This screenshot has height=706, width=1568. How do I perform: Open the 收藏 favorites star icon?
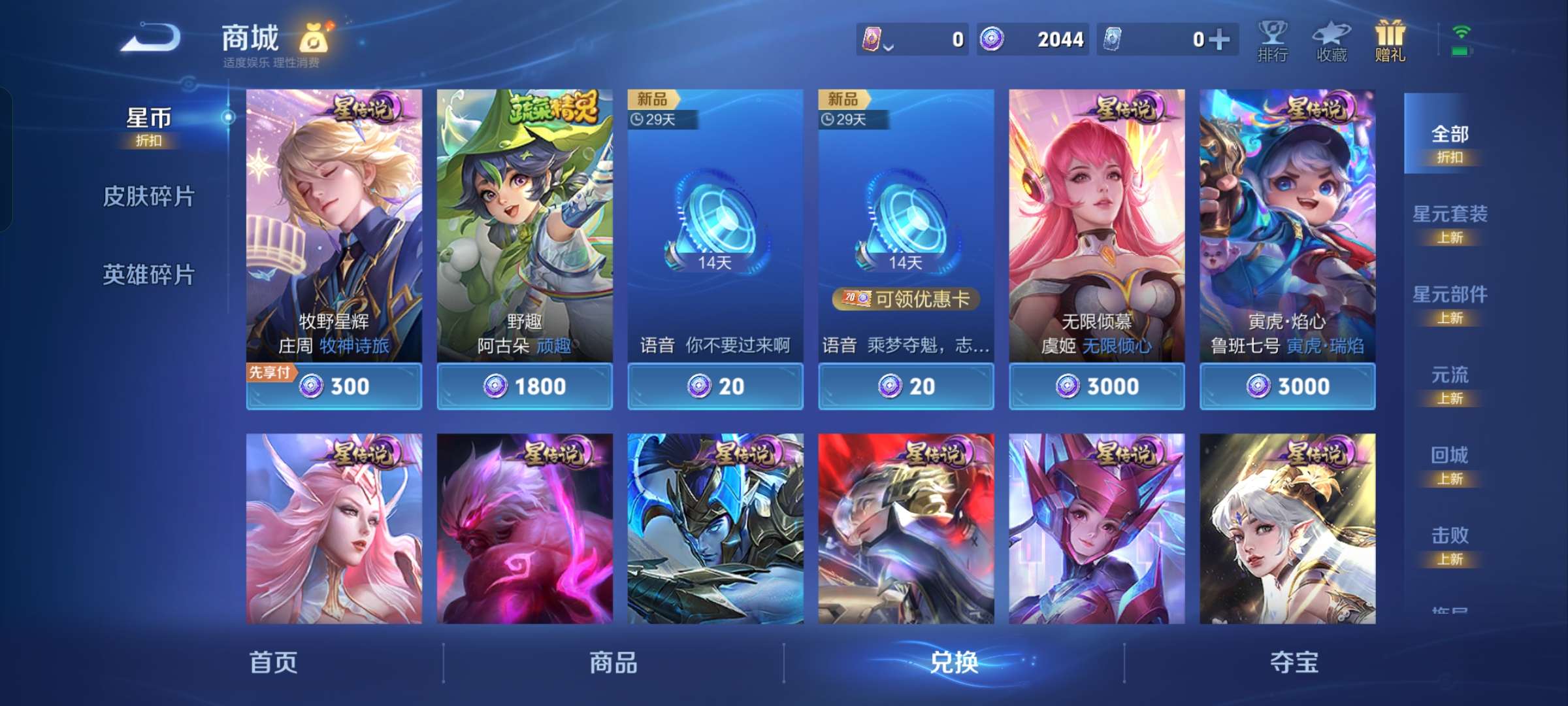tap(1333, 41)
